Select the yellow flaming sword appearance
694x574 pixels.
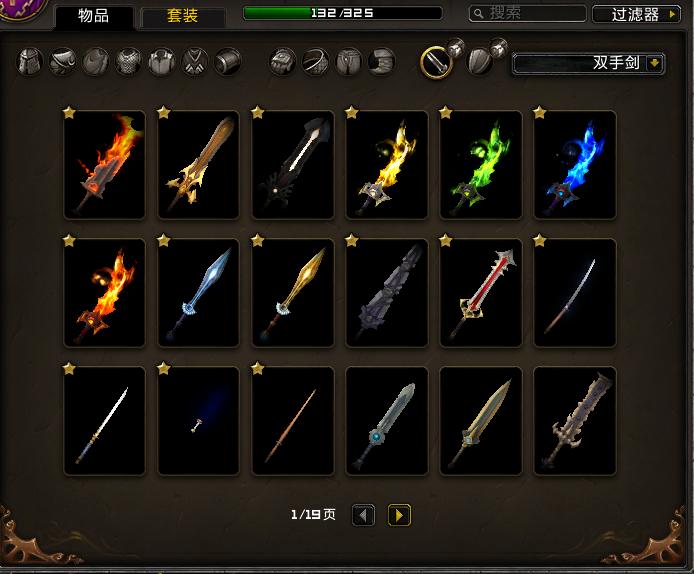(386, 164)
